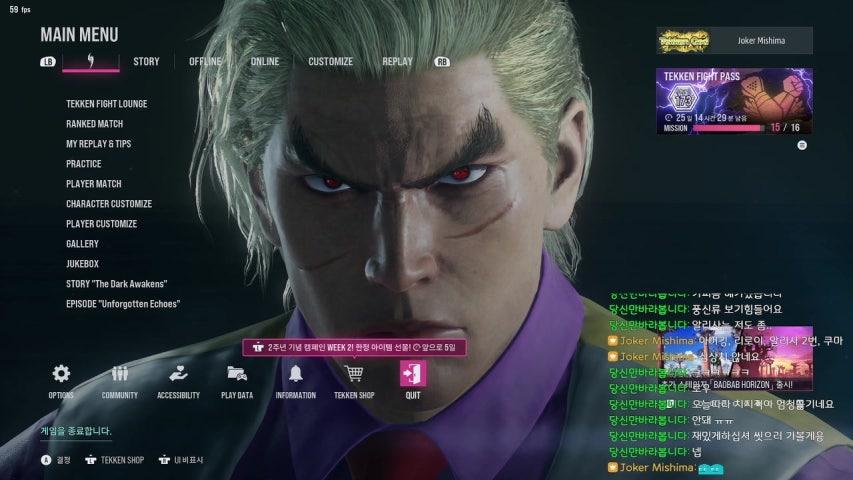Open the Tekken Fight Pass banner
The width and height of the screenshot is (853, 480).
click(734, 101)
